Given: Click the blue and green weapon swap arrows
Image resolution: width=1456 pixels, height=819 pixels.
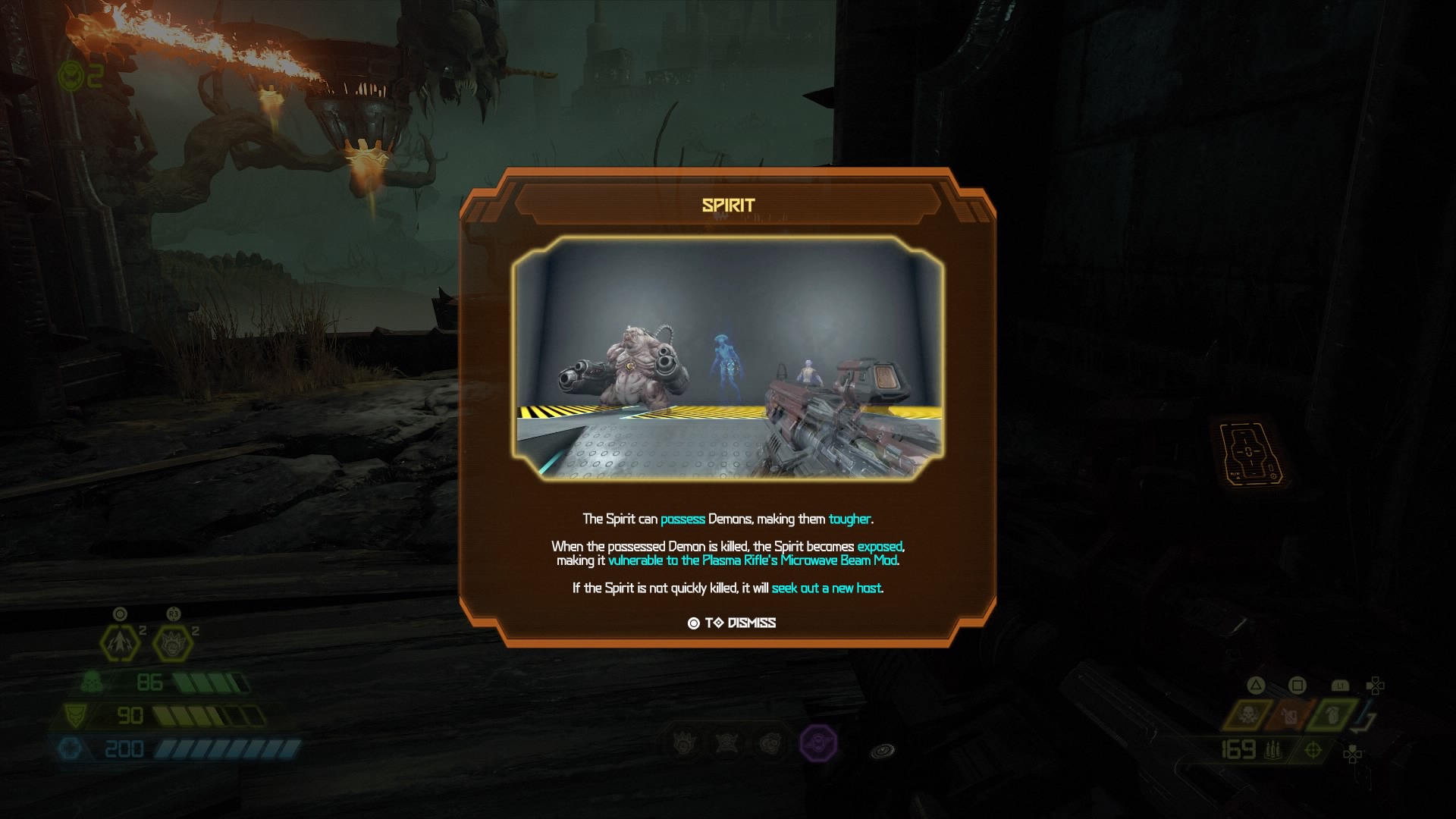Looking at the screenshot, I should point(1366,717).
